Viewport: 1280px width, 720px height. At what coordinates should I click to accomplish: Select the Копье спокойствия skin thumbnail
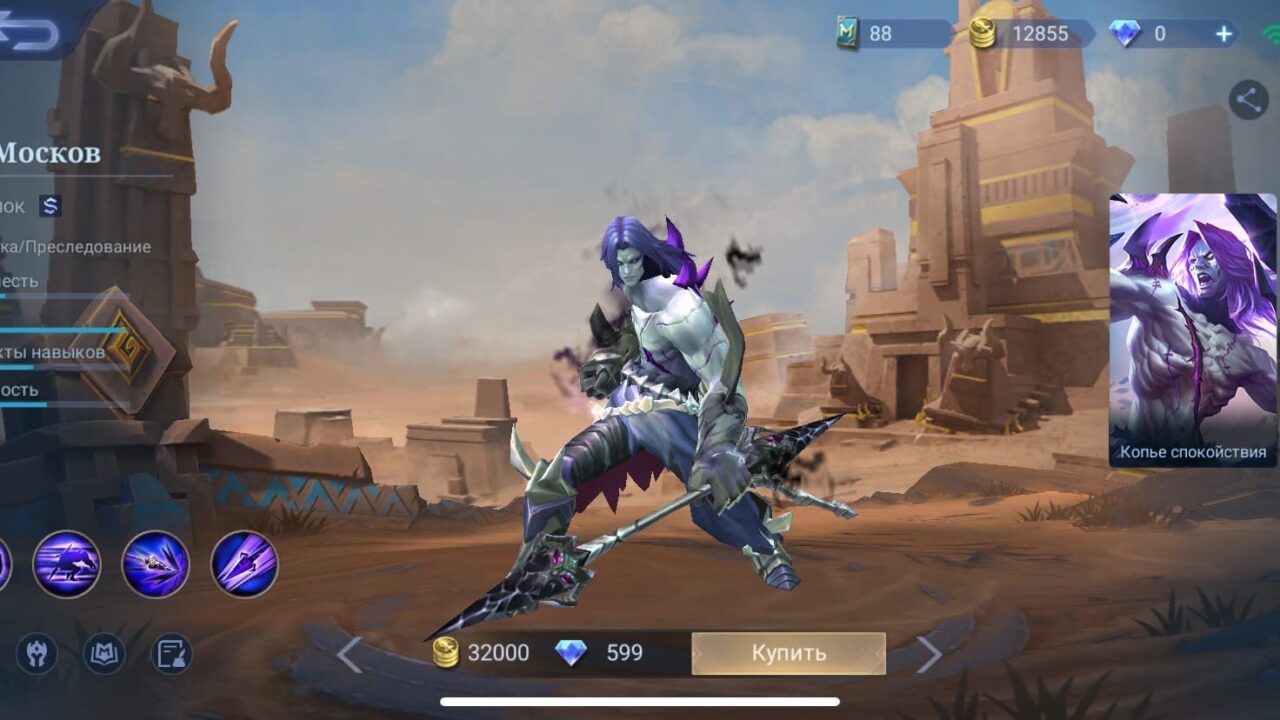[1192, 330]
